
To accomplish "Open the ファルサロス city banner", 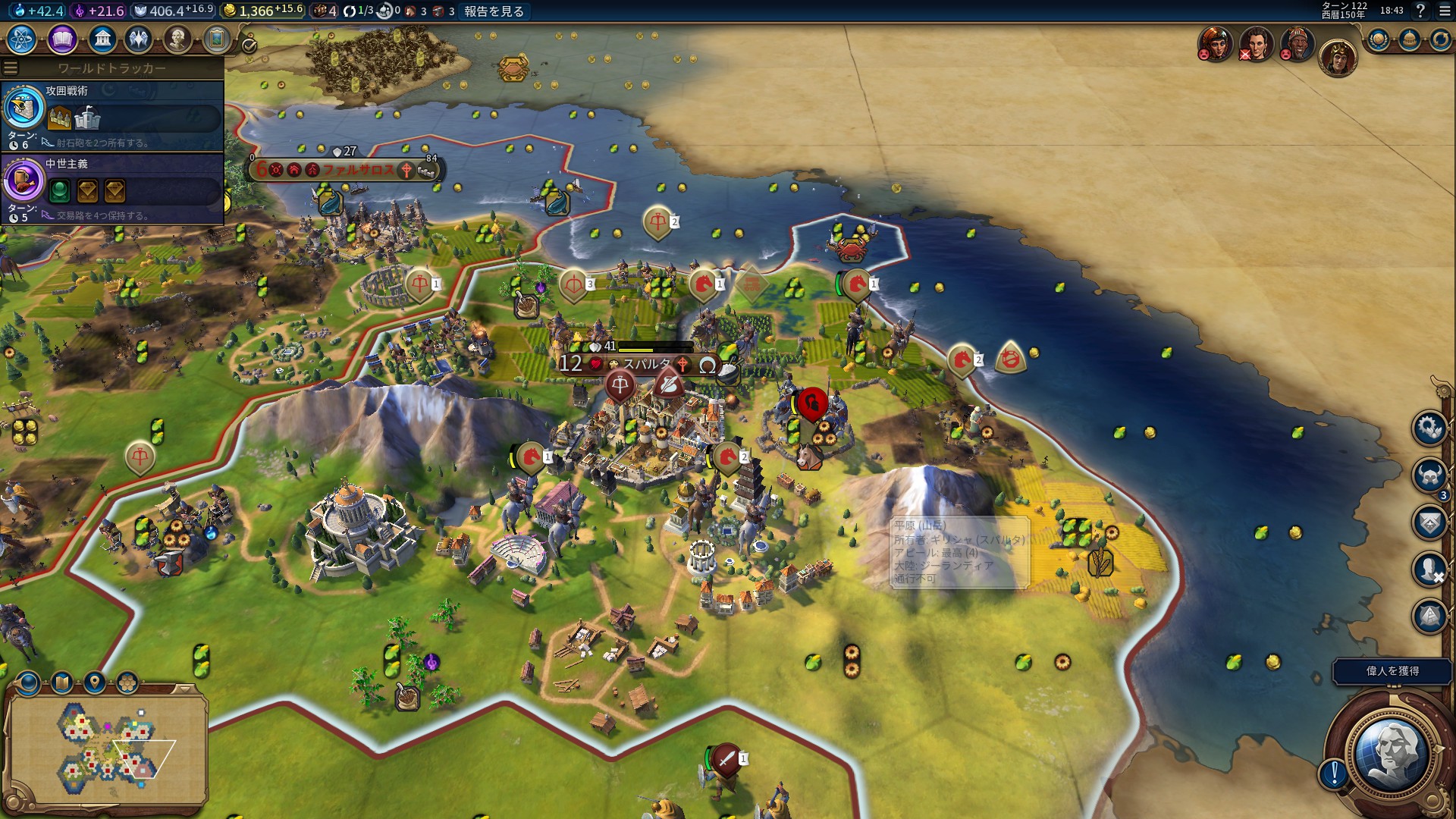I will pos(356,170).
